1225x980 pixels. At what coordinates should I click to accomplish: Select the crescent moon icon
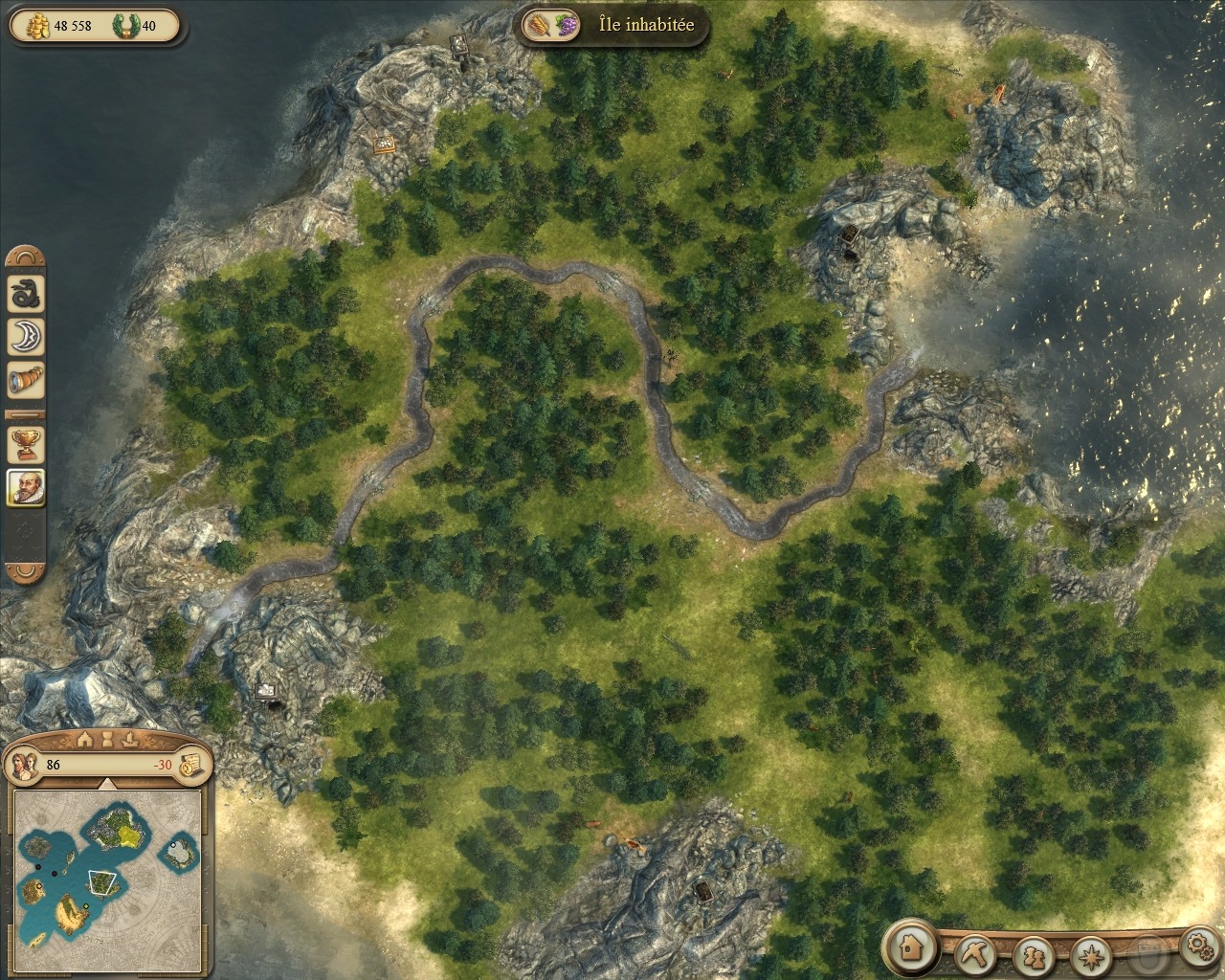[26, 336]
